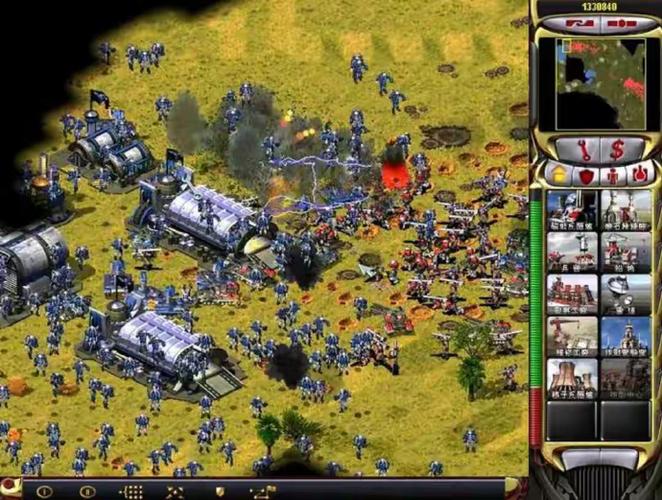Switch to the defenses tab with shield icon
This screenshot has height=500, width=662.
pos(585,174)
